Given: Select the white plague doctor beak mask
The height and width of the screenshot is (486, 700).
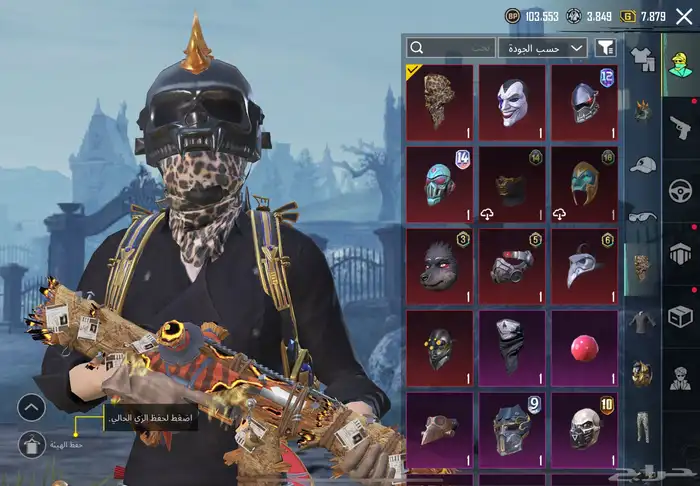Looking at the screenshot, I should tap(584, 266).
